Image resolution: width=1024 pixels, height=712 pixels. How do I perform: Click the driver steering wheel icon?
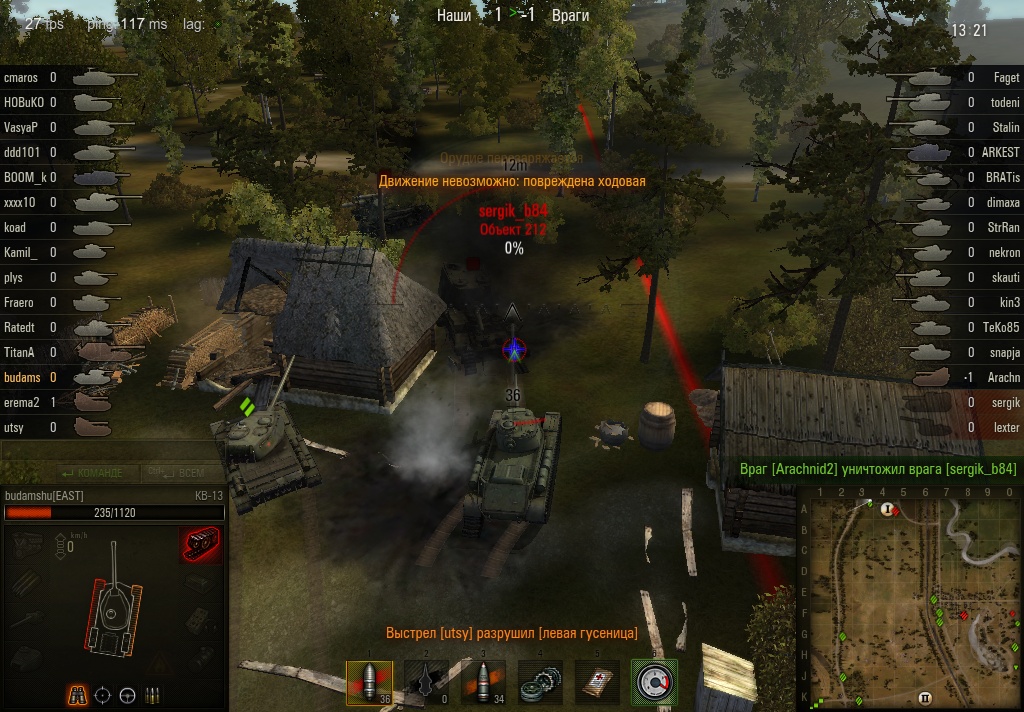(127, 694)
